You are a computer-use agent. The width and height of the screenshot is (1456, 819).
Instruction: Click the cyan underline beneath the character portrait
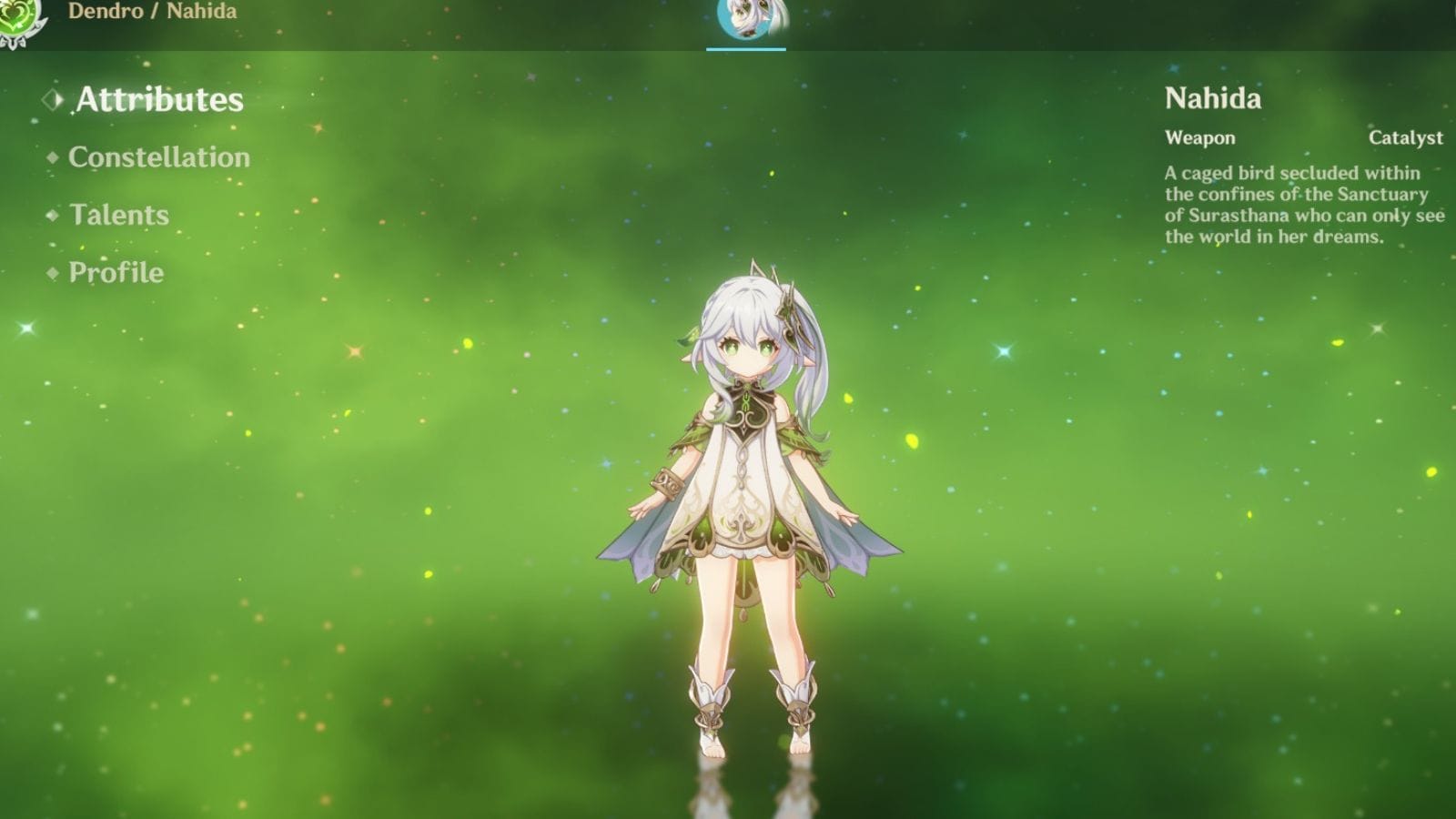747,46
